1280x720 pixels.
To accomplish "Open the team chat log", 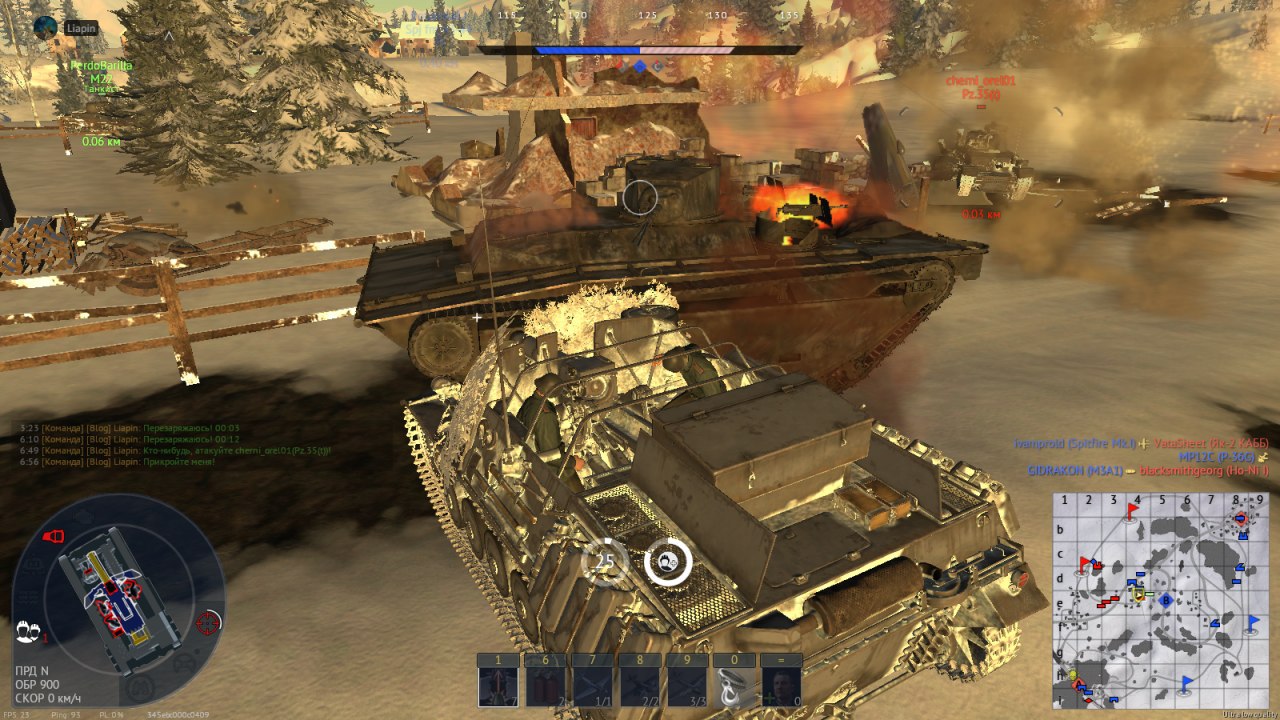I will click(130, 444).
